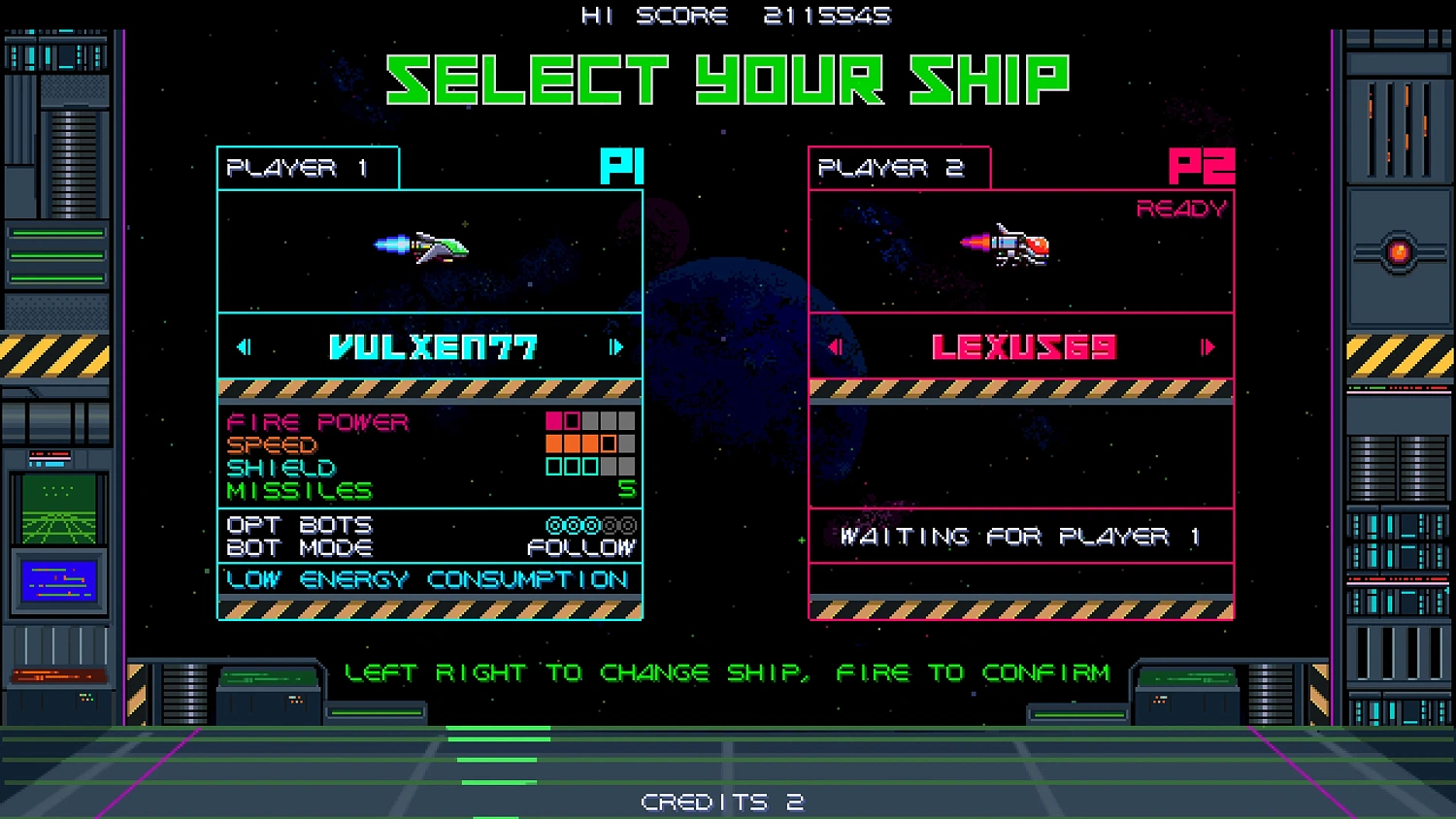1456x819 pixels.
Task: Click WAITING FOR PLAYER 1
Action: pyautogui.click(x=1021, y=537)
